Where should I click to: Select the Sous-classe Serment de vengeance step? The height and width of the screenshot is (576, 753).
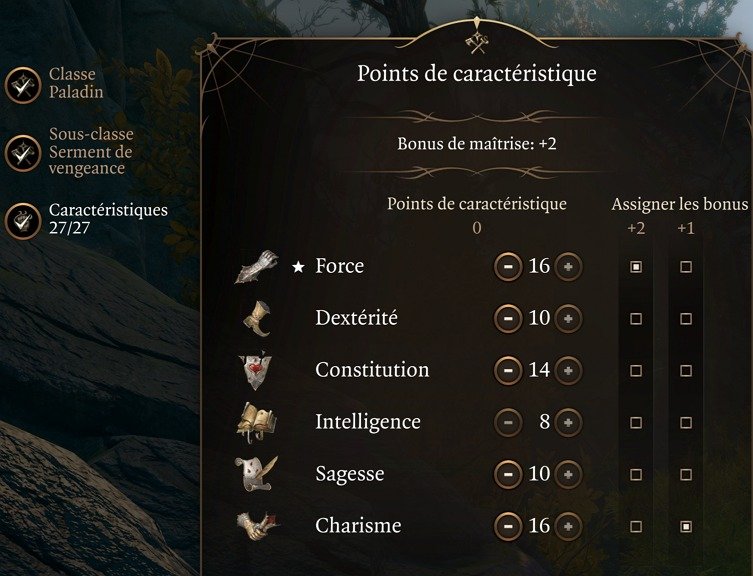(x=22, y=152)
